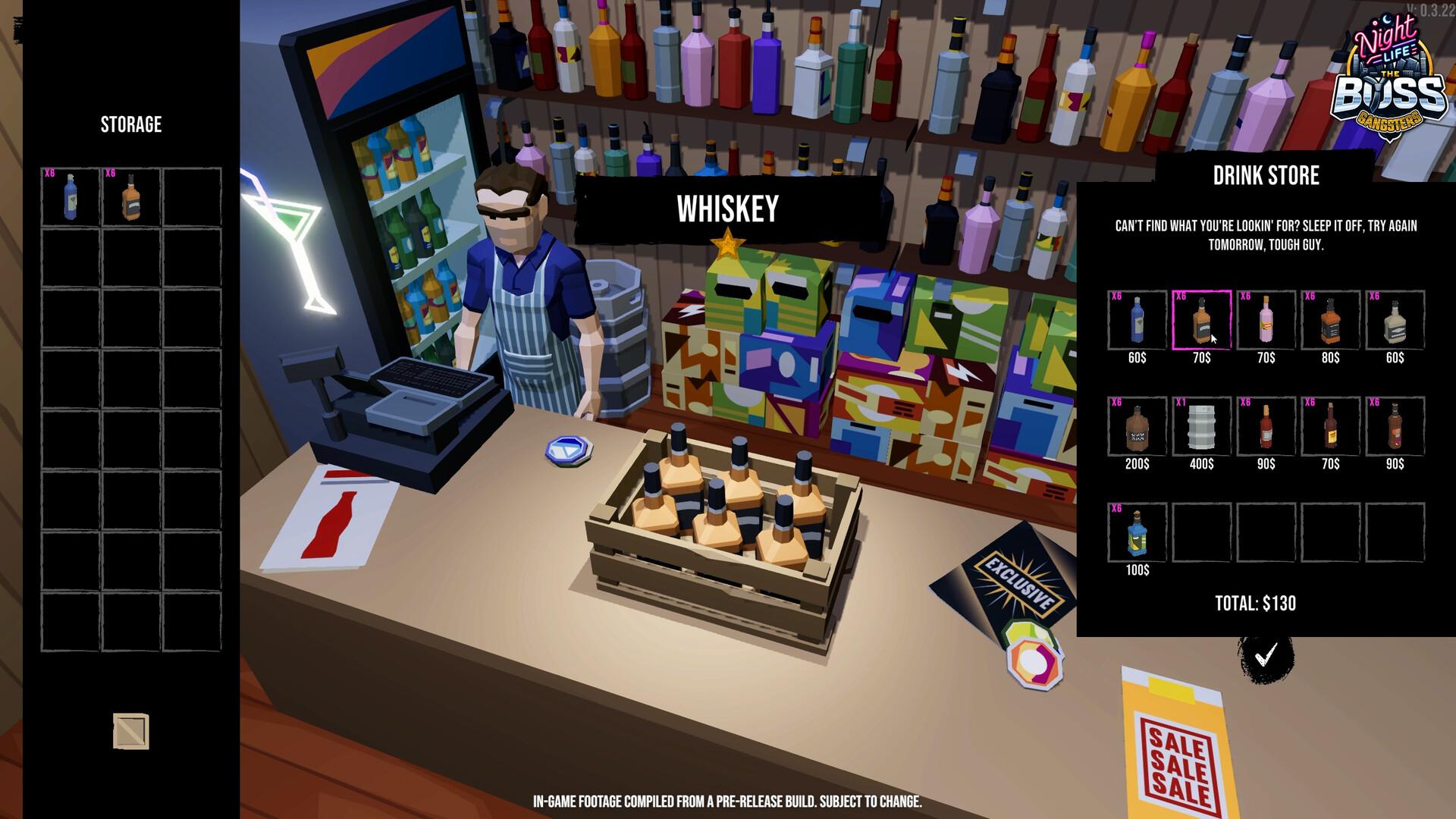Buy the 100$ blue and yellow bottle
The height and width of the screenshot is (819, 1456).
point(1137,532)
